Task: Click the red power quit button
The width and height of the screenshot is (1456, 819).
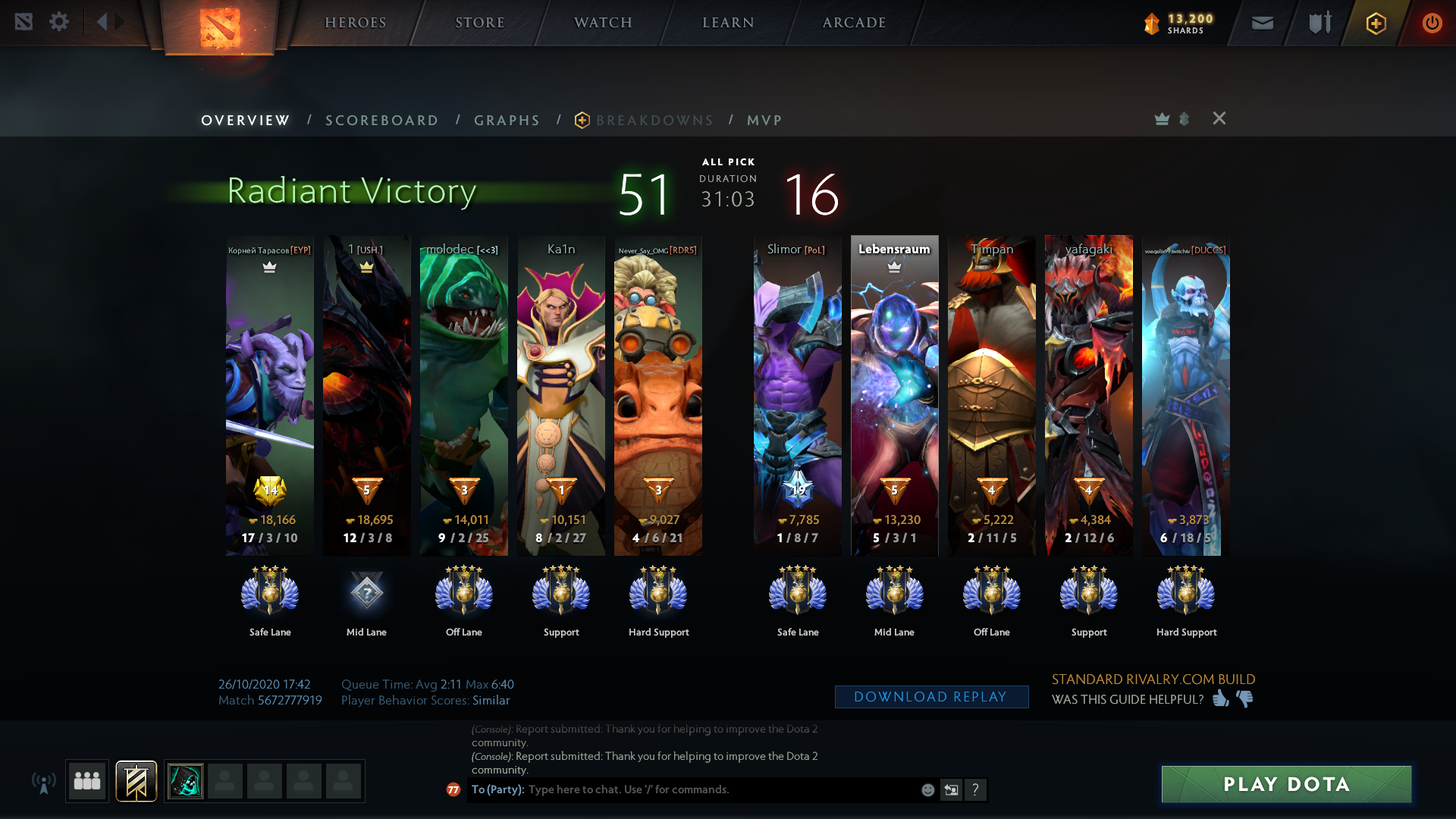Action: coord(1432,23)
